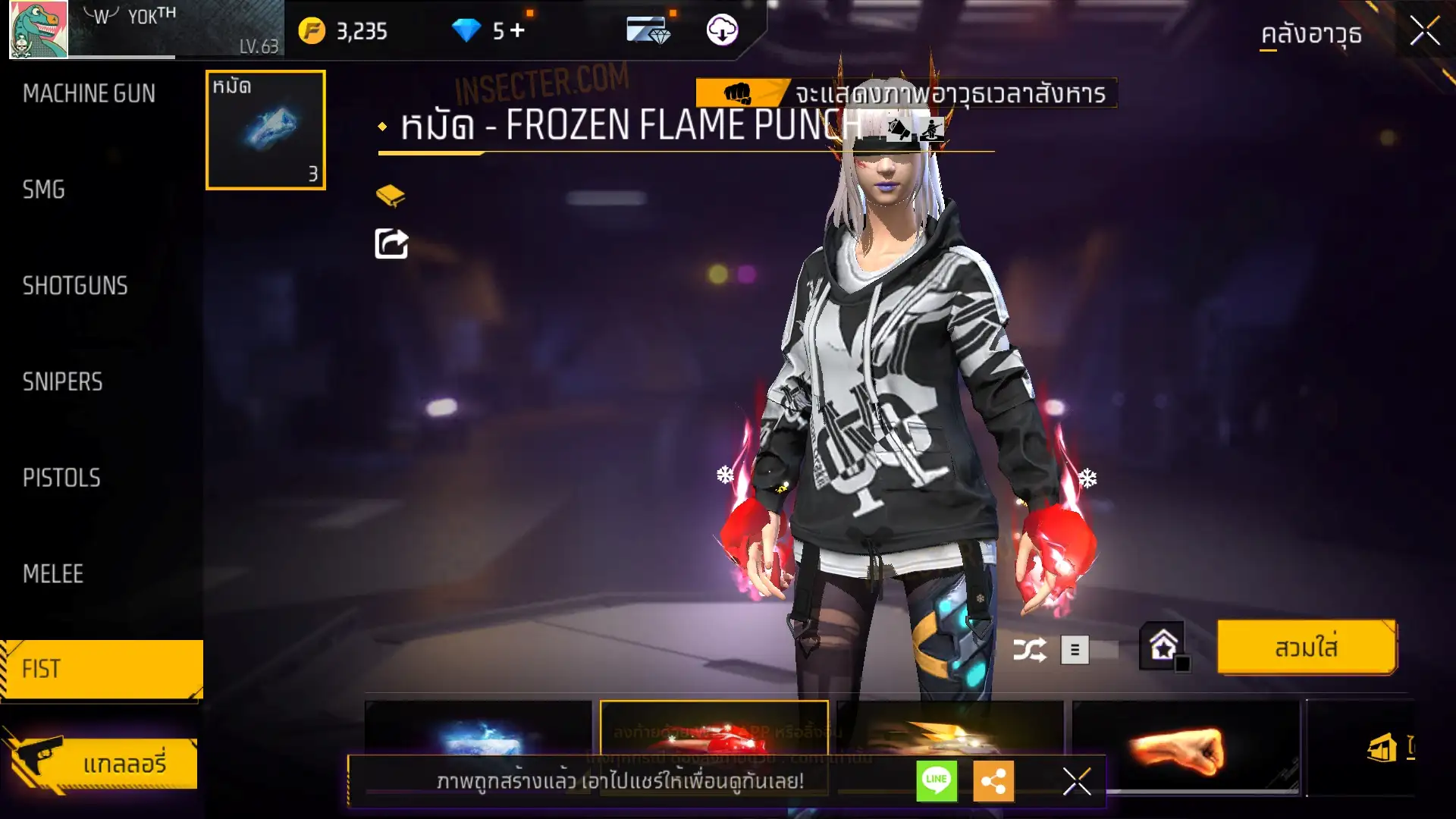Select the Shotguns category
Viewport: 1456px width, 819px height.
click(x=75, y=286)
